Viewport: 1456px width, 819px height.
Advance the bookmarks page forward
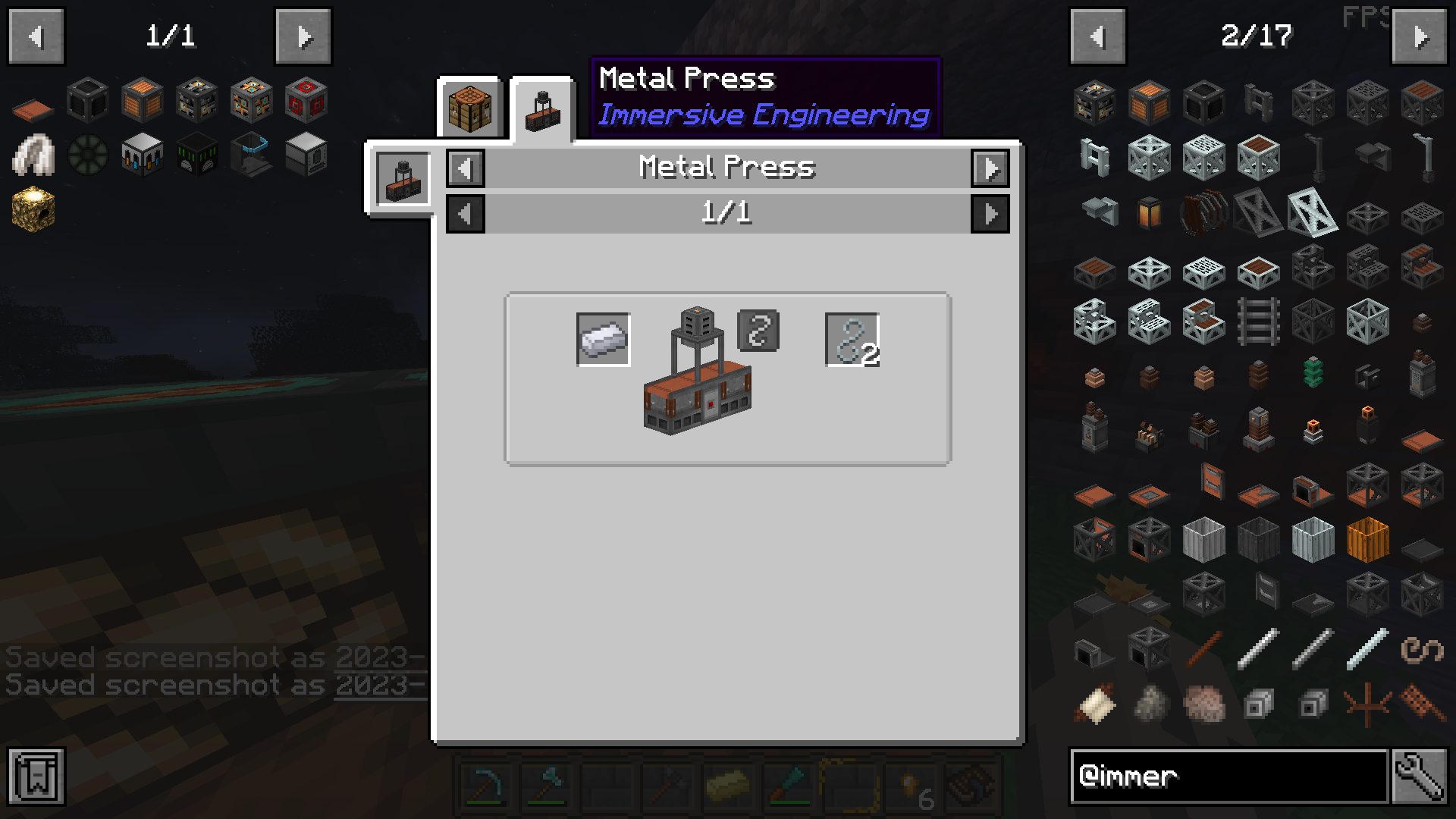coord(303,36)
